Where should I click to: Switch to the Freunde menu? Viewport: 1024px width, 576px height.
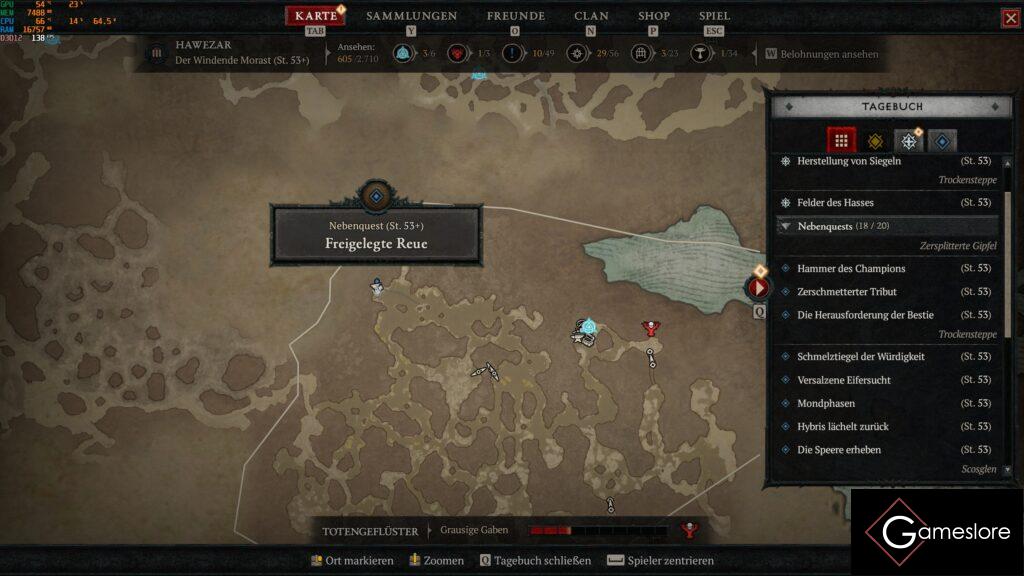(x=515, y=16)
